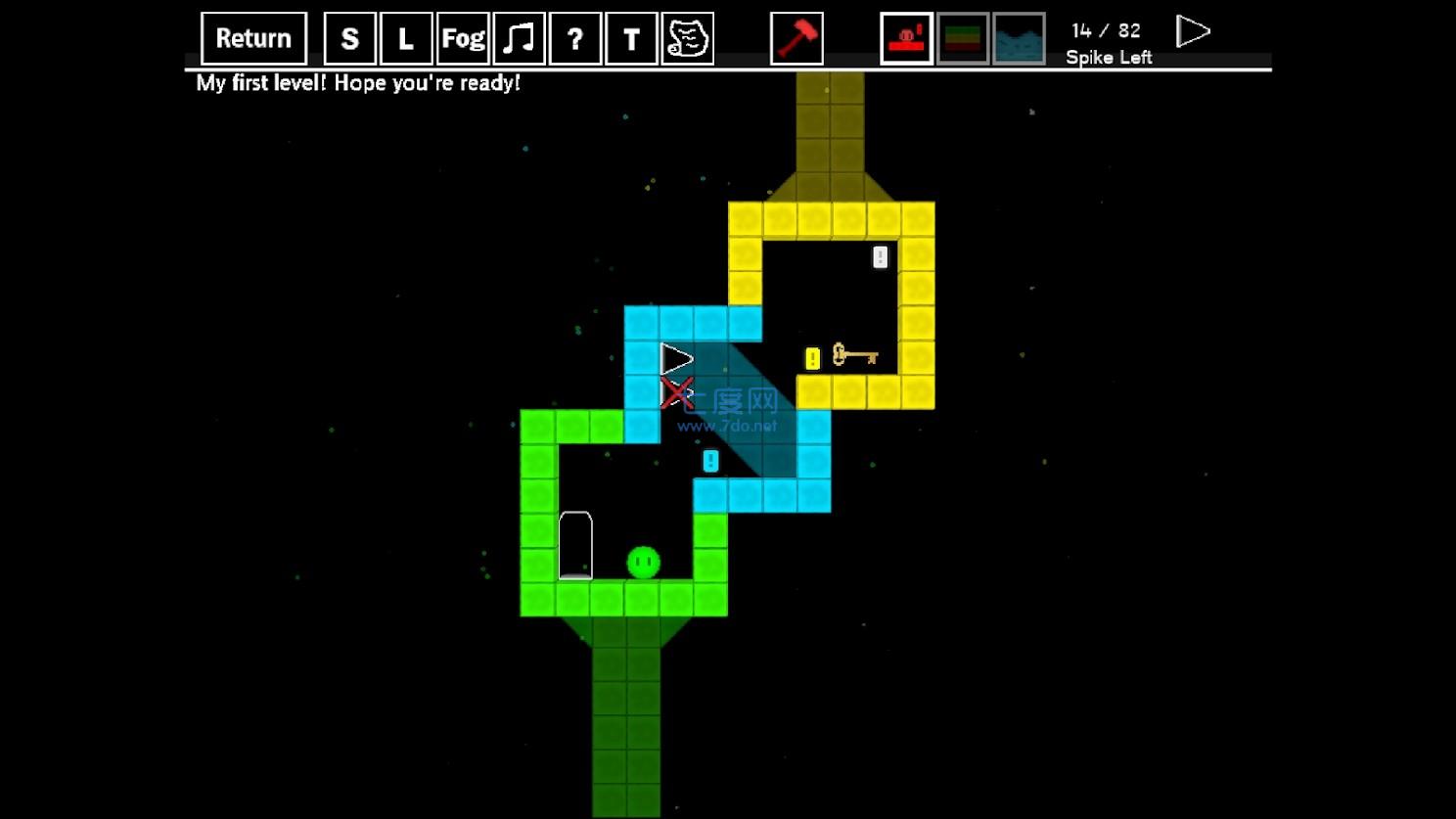Click the T text tool icon
Image resolution: width=1456 pixels, height=819 pixels.
(x=630, y=38)
